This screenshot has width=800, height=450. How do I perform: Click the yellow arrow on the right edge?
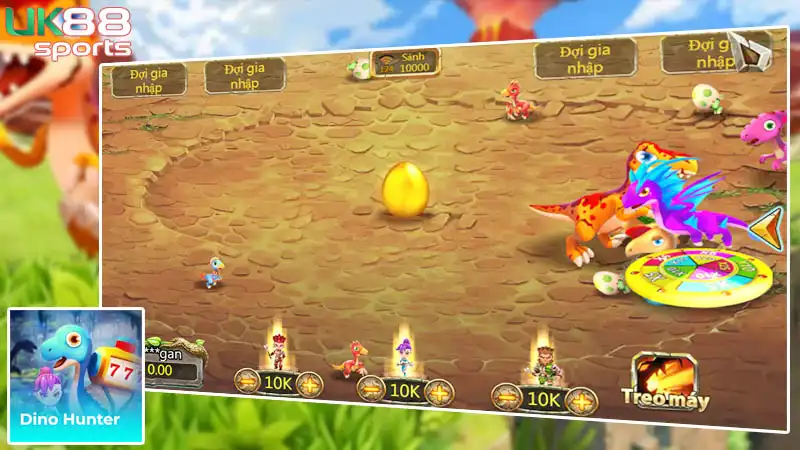(x=767, y=228)
